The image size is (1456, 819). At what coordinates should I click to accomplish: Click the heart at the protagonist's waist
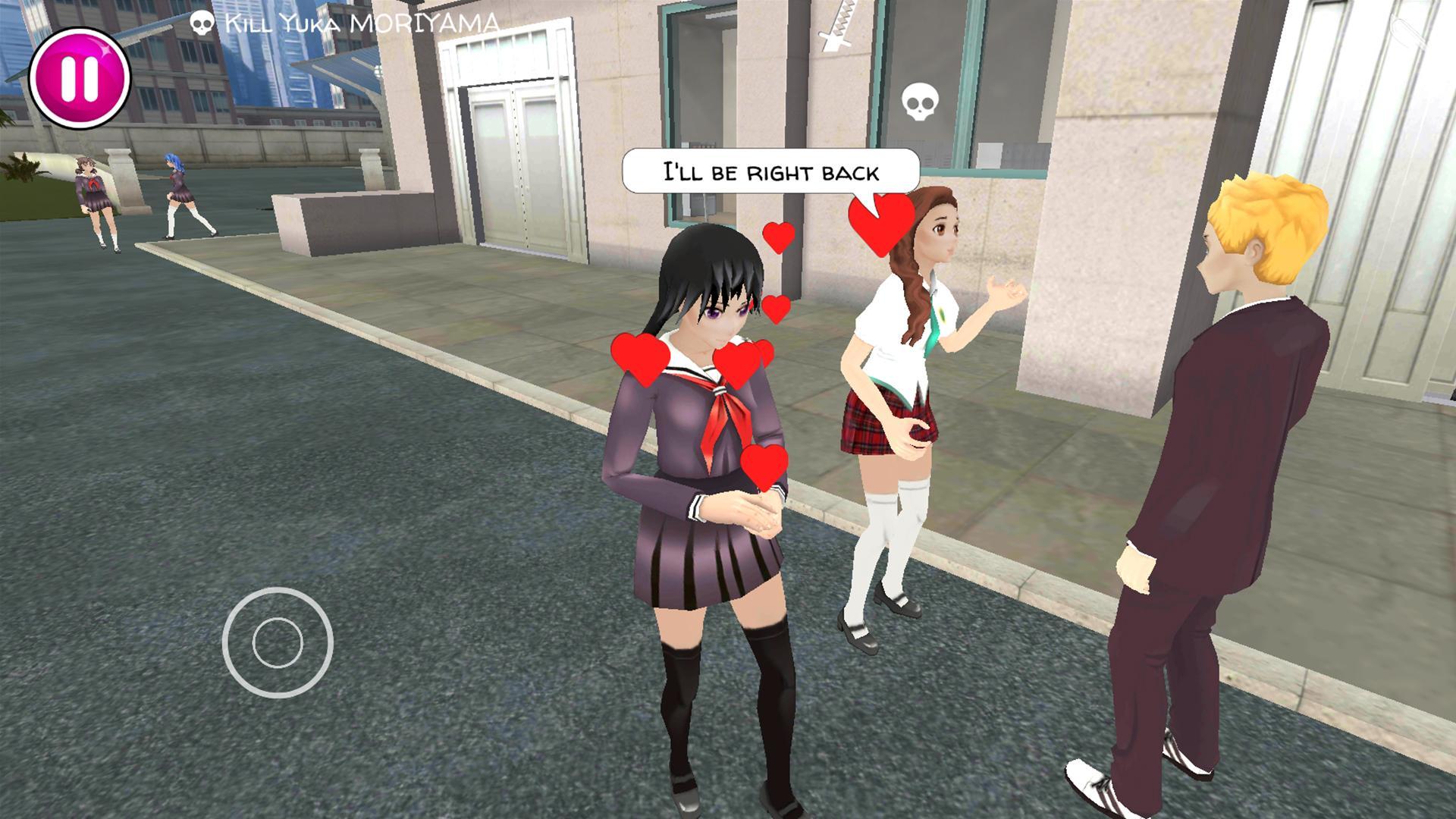(766, 466)
